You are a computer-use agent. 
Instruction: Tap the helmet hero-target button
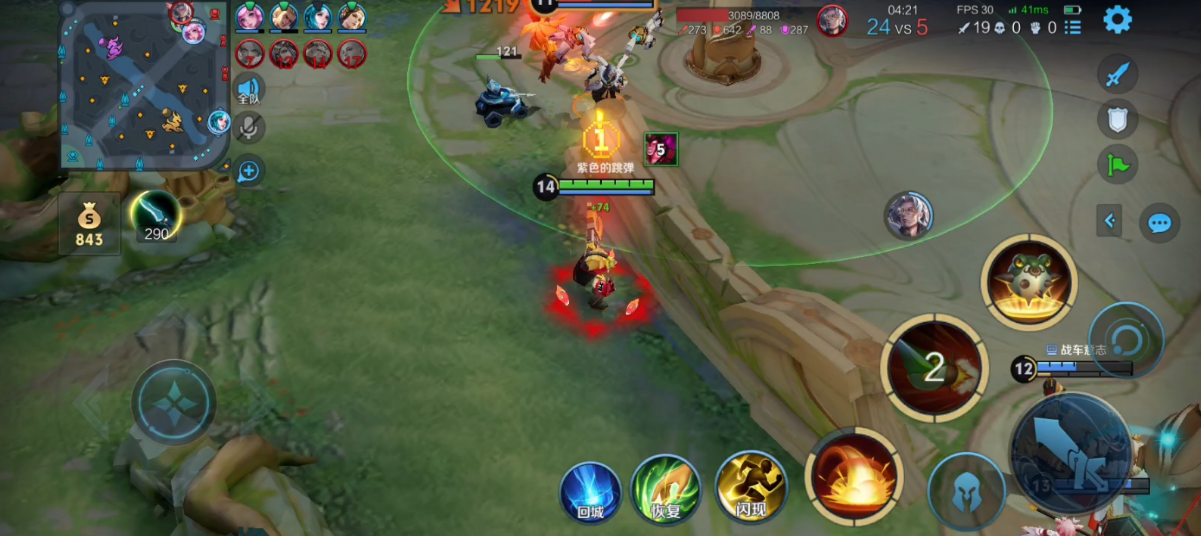[x=966, y=492]
